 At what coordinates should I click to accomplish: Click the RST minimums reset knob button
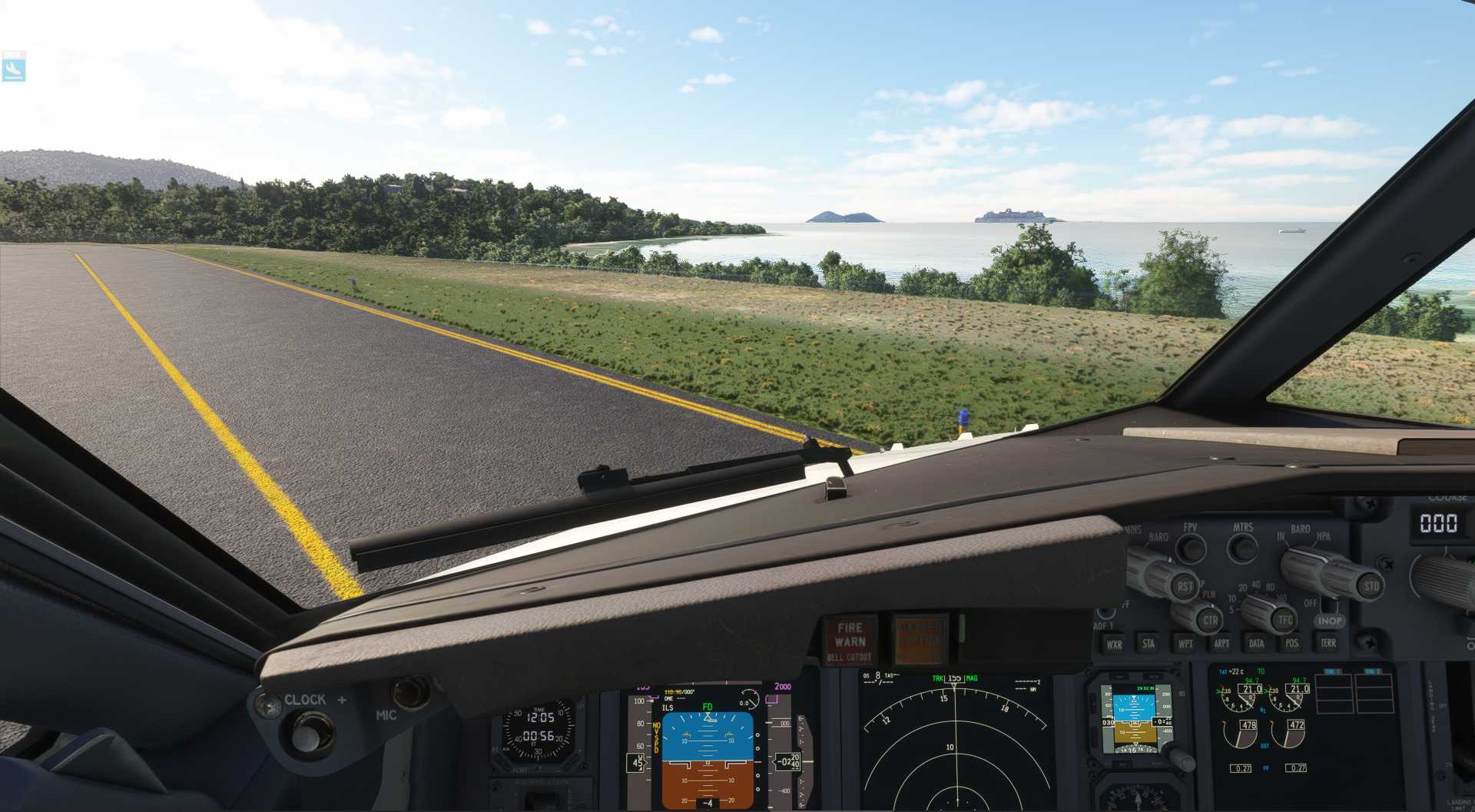(1184, 588)
